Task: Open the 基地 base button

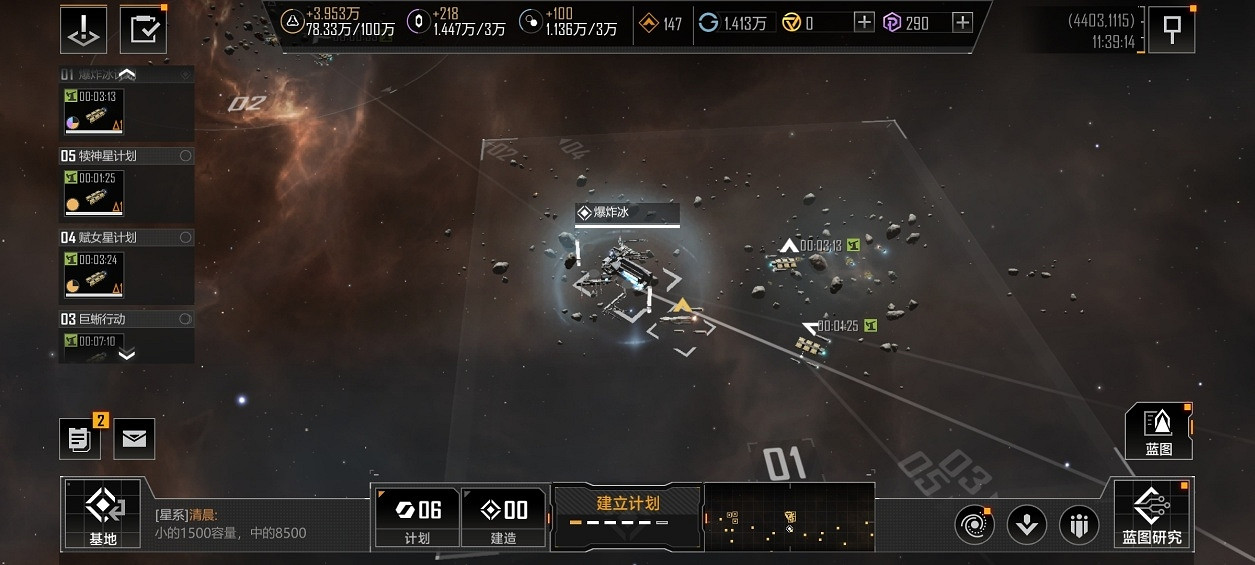Action: click(102, 514)
